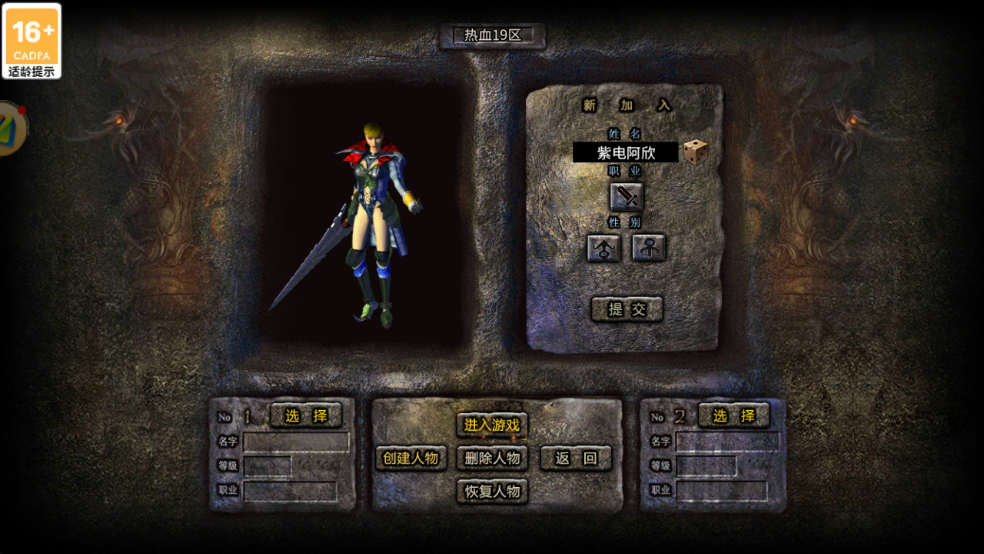
Task: Click the 热血19区 server label
Action: tap(493, 35)
